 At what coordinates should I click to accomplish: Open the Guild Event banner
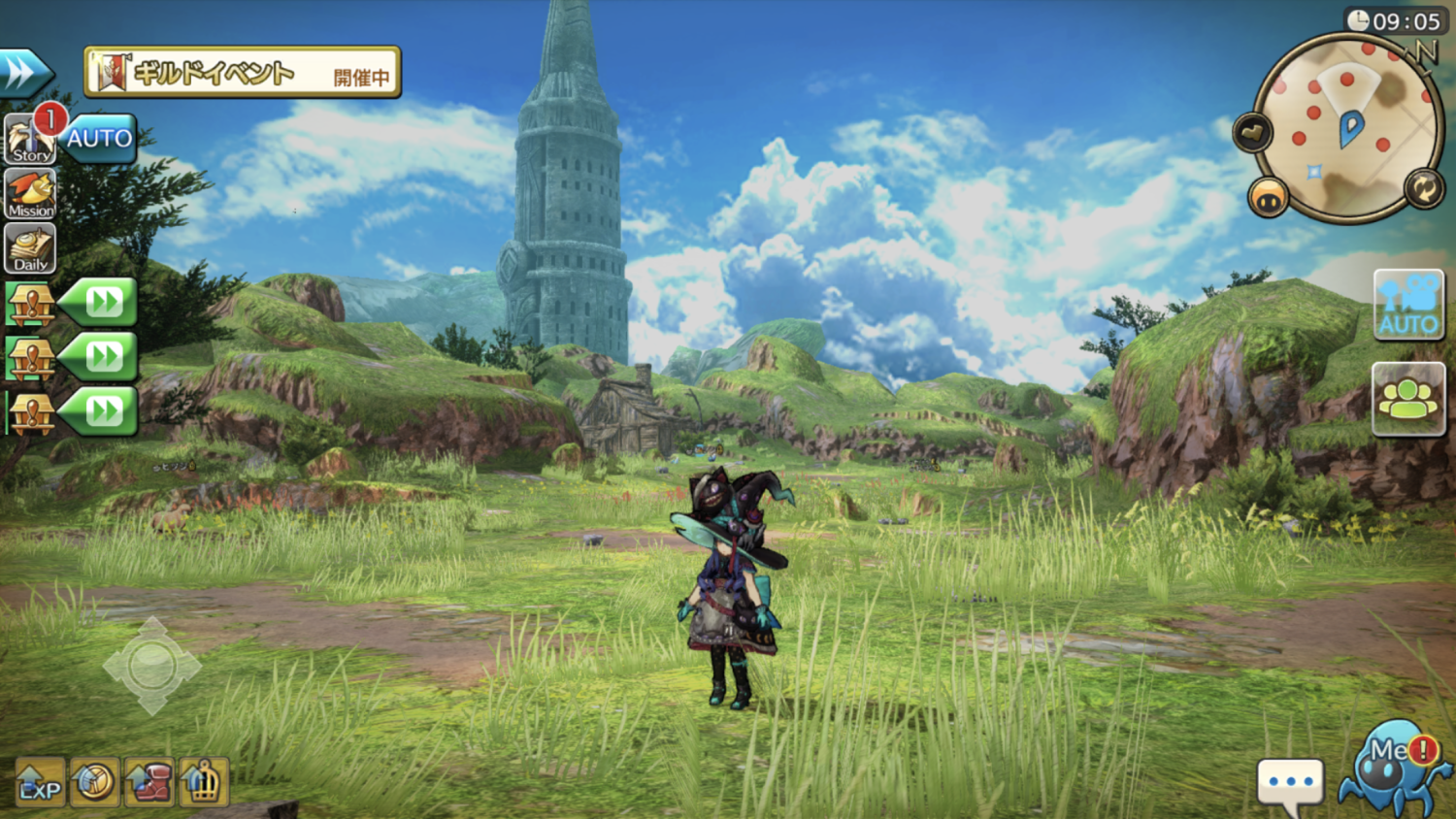[243, 73]
